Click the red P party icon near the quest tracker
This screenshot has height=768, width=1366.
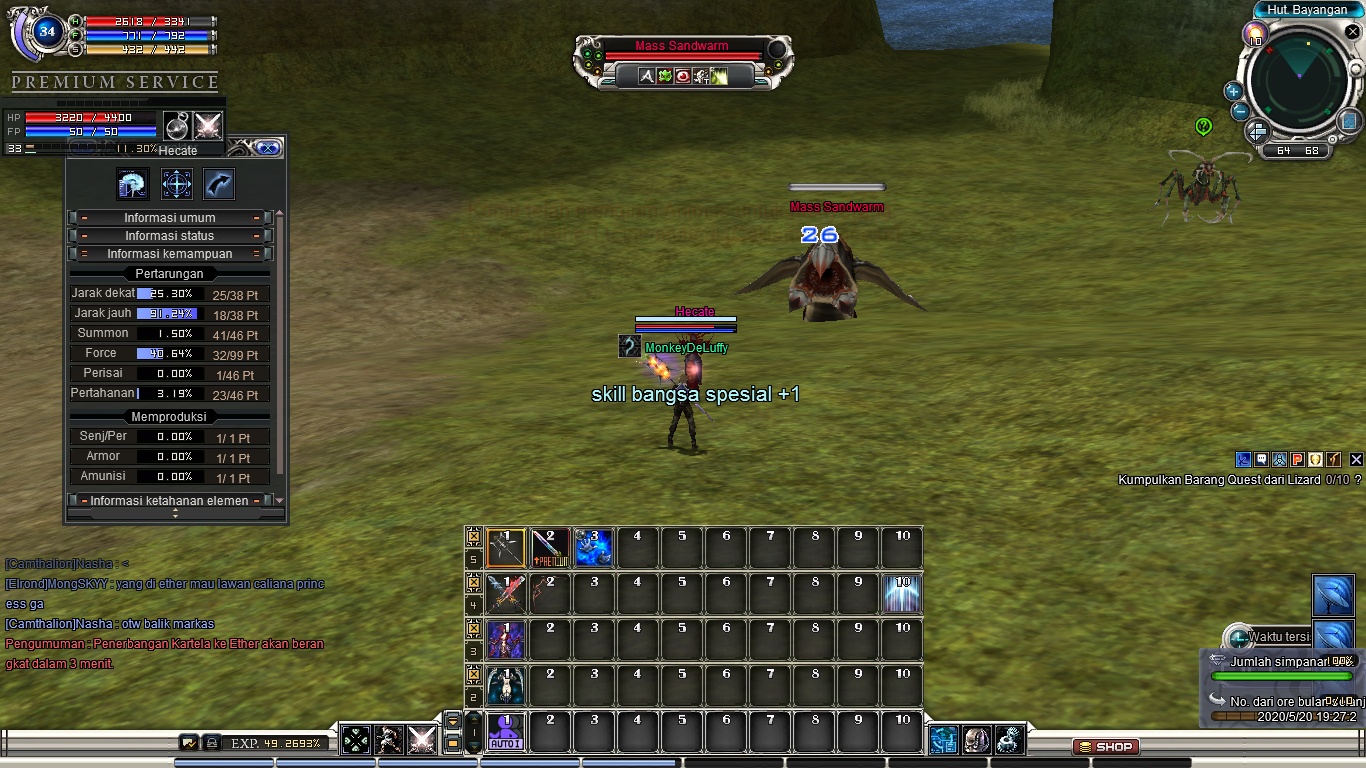pyautogui.click(x=1297, y=459)
